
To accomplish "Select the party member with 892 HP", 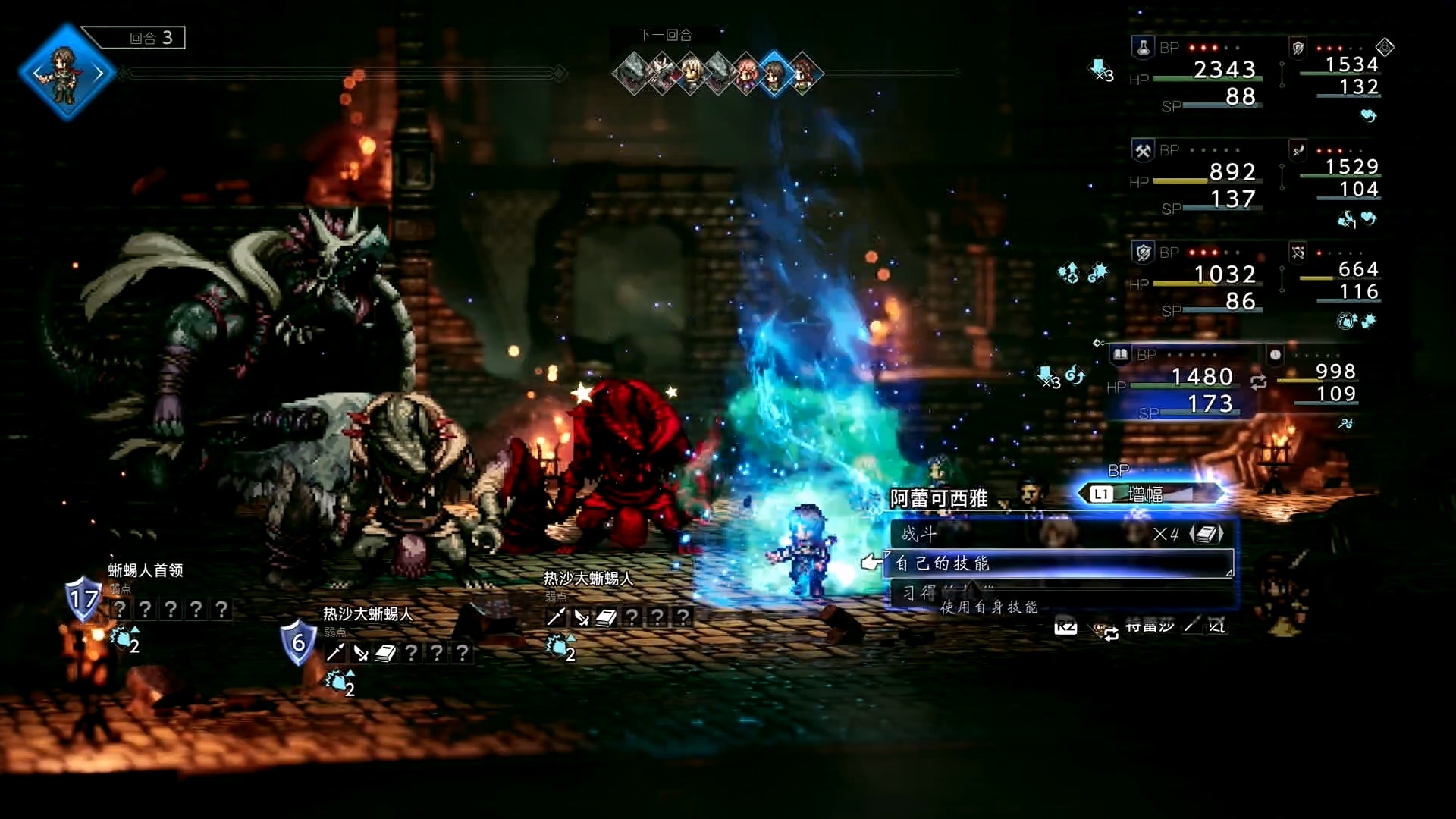I will pos(1198,183).
